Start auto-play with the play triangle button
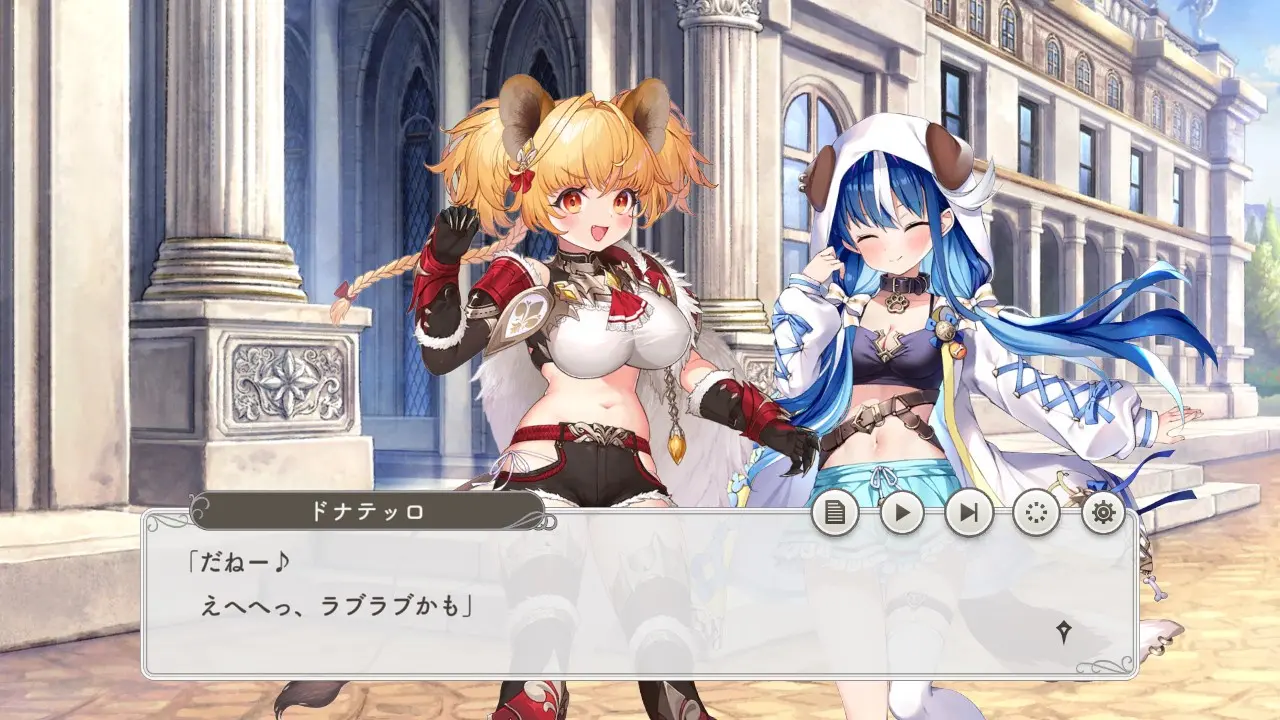 pos(902,513)
